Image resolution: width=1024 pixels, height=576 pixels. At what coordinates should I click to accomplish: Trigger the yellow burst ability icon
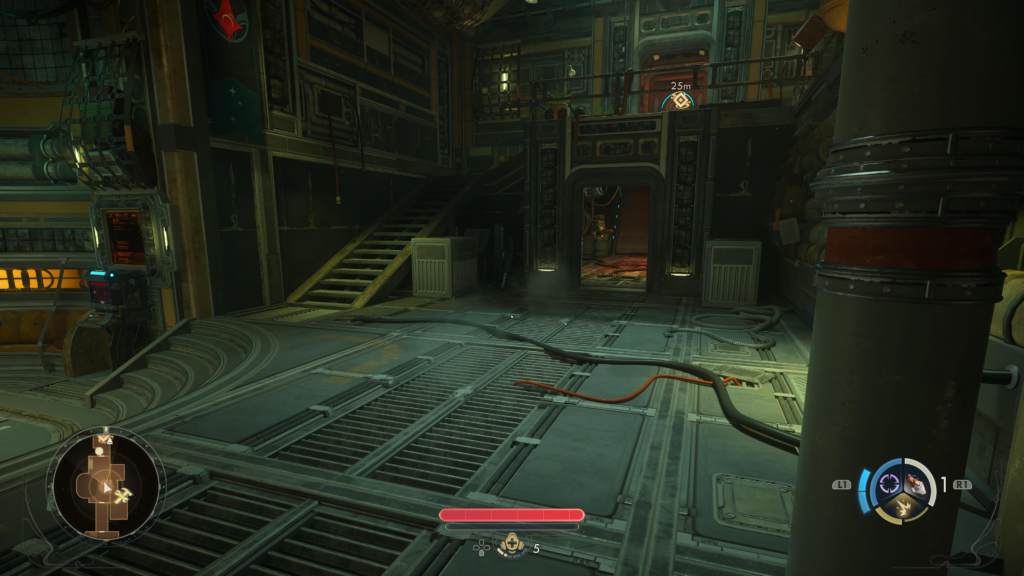901,508
